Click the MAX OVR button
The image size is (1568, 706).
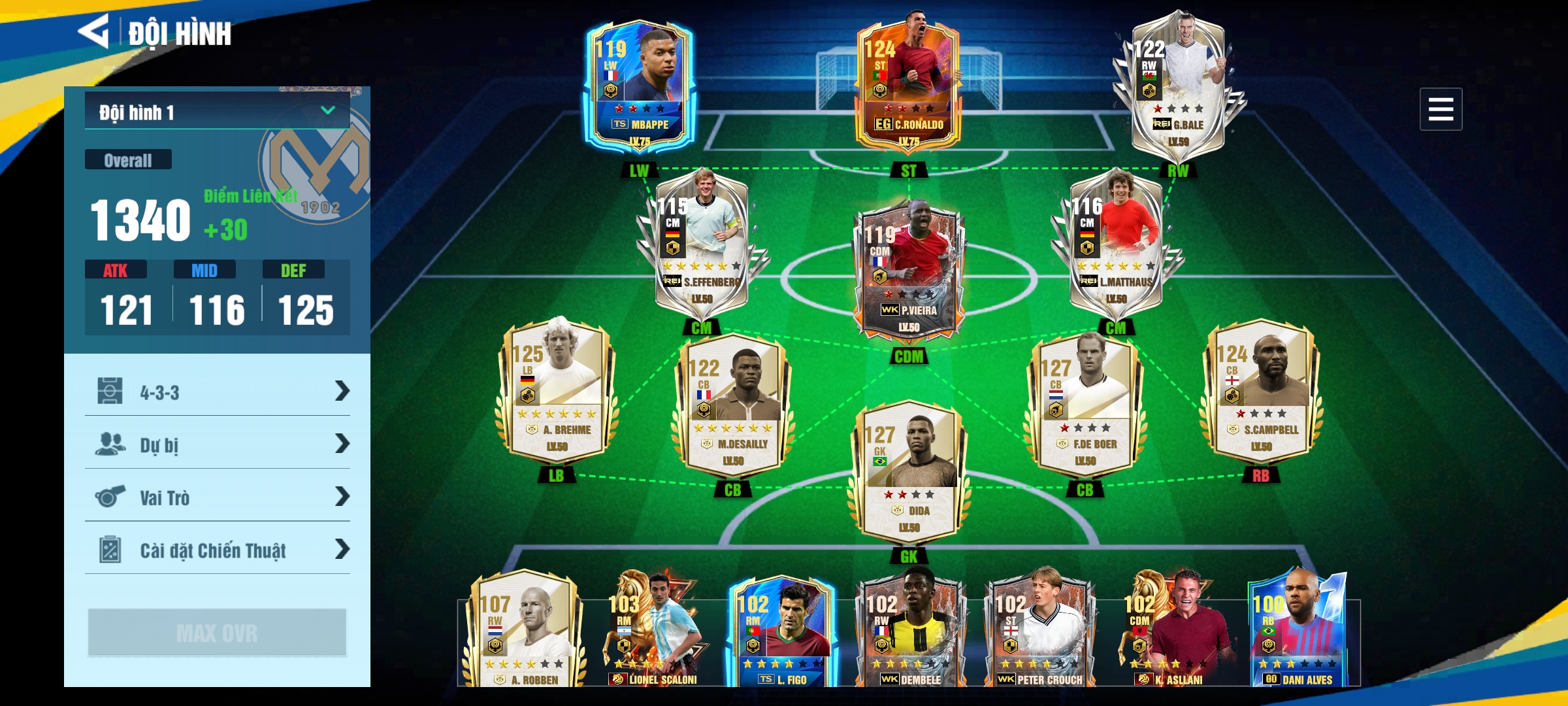point(217,632)
